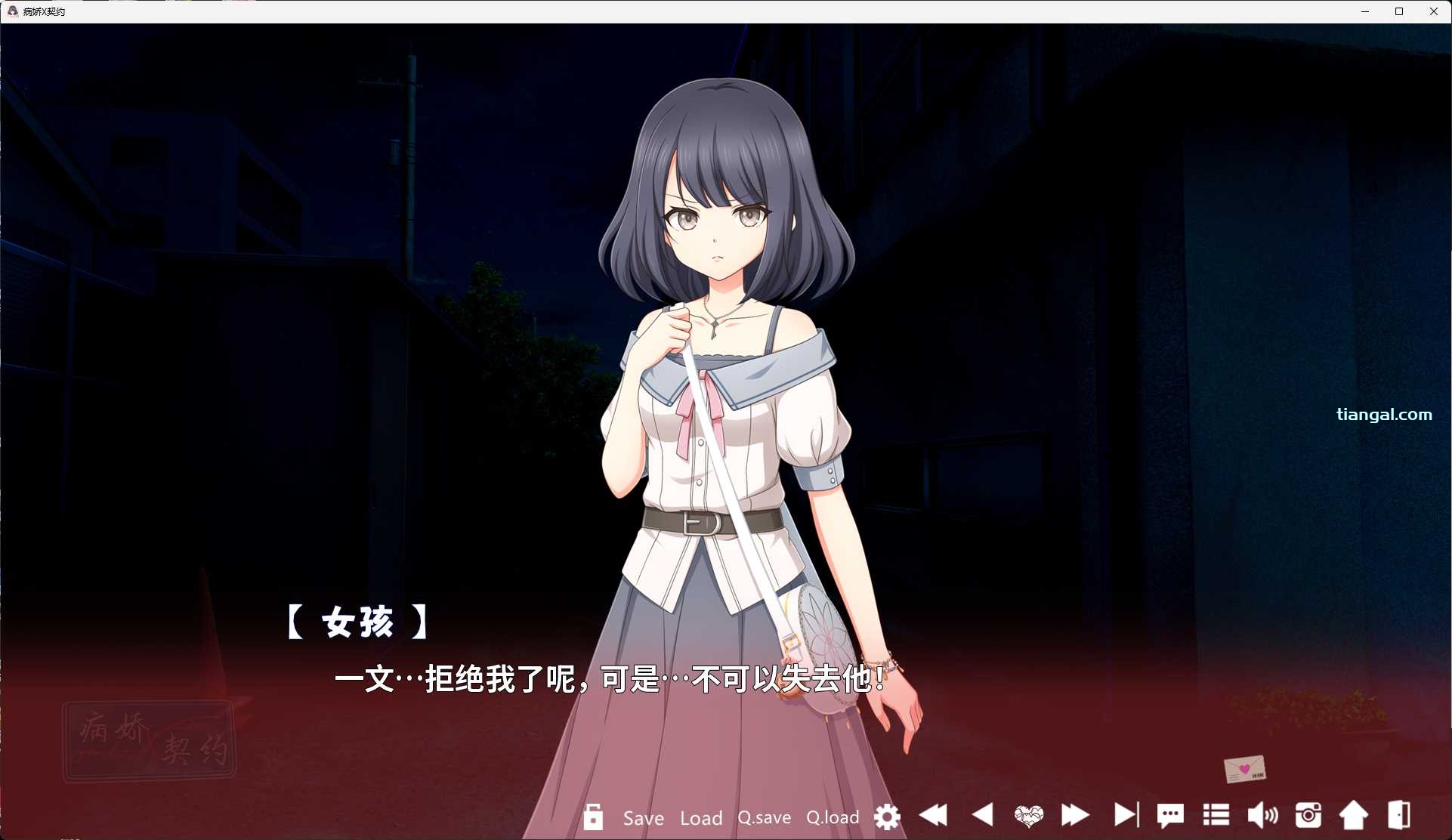Go back one line with the back arrow

pos(983,817)
